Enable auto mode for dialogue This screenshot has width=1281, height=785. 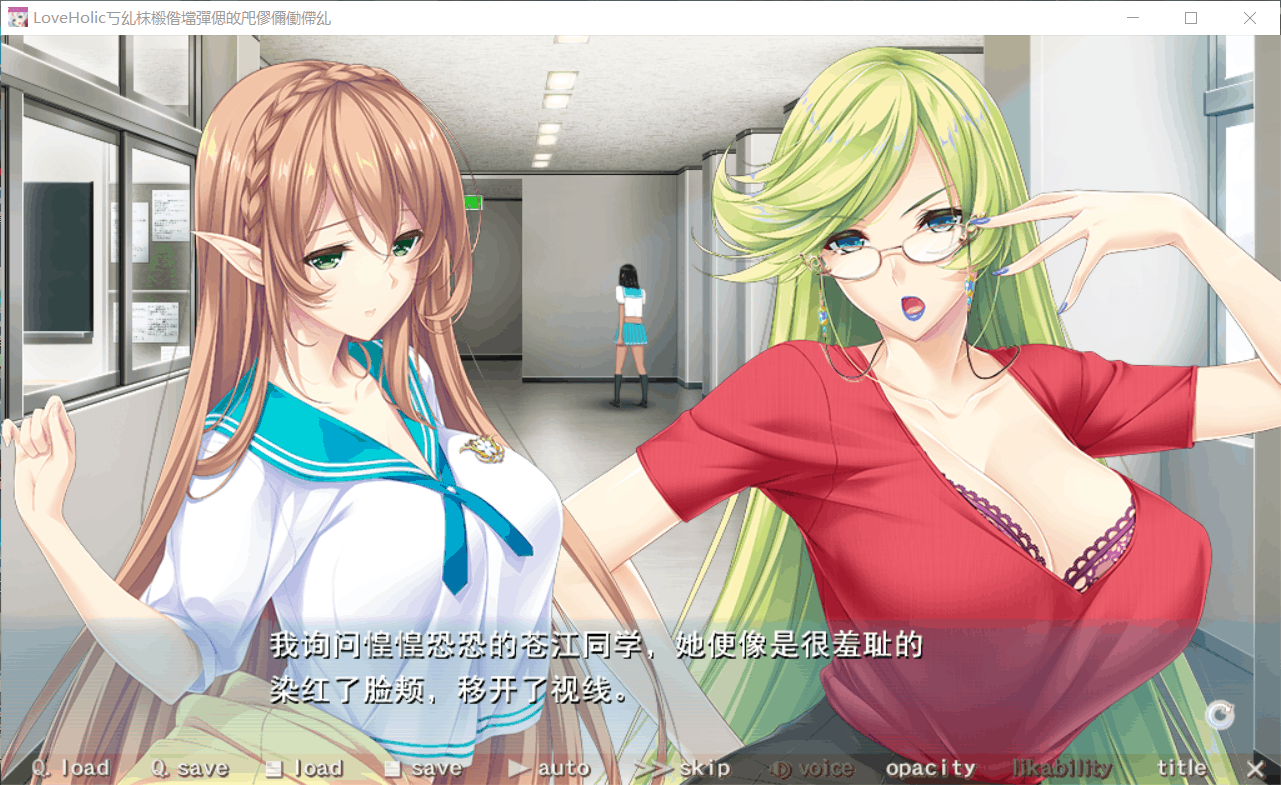(x=549, y=768)
